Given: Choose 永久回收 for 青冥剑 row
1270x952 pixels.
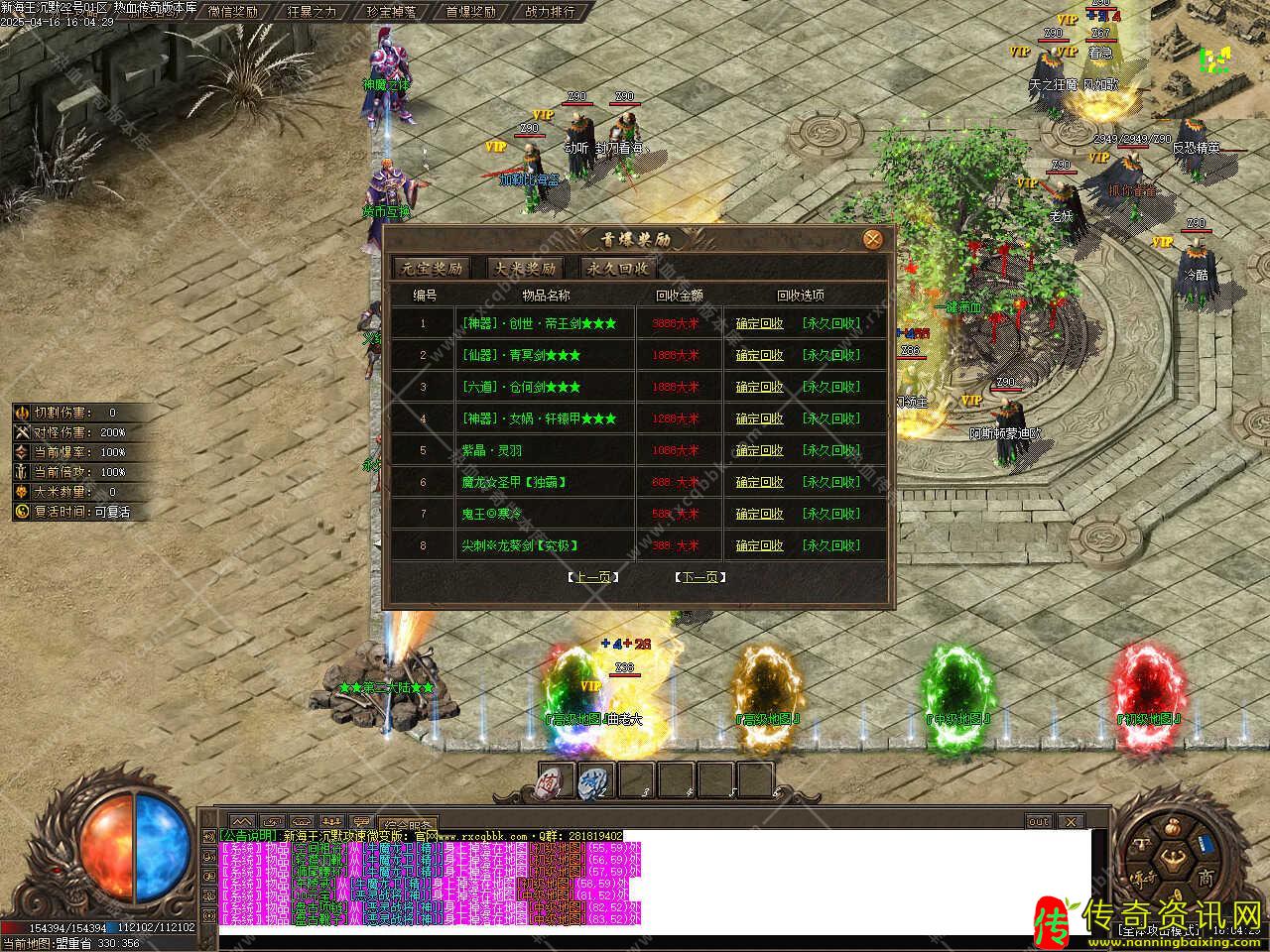Looking at the screenshot, I should tap(830, 355).
